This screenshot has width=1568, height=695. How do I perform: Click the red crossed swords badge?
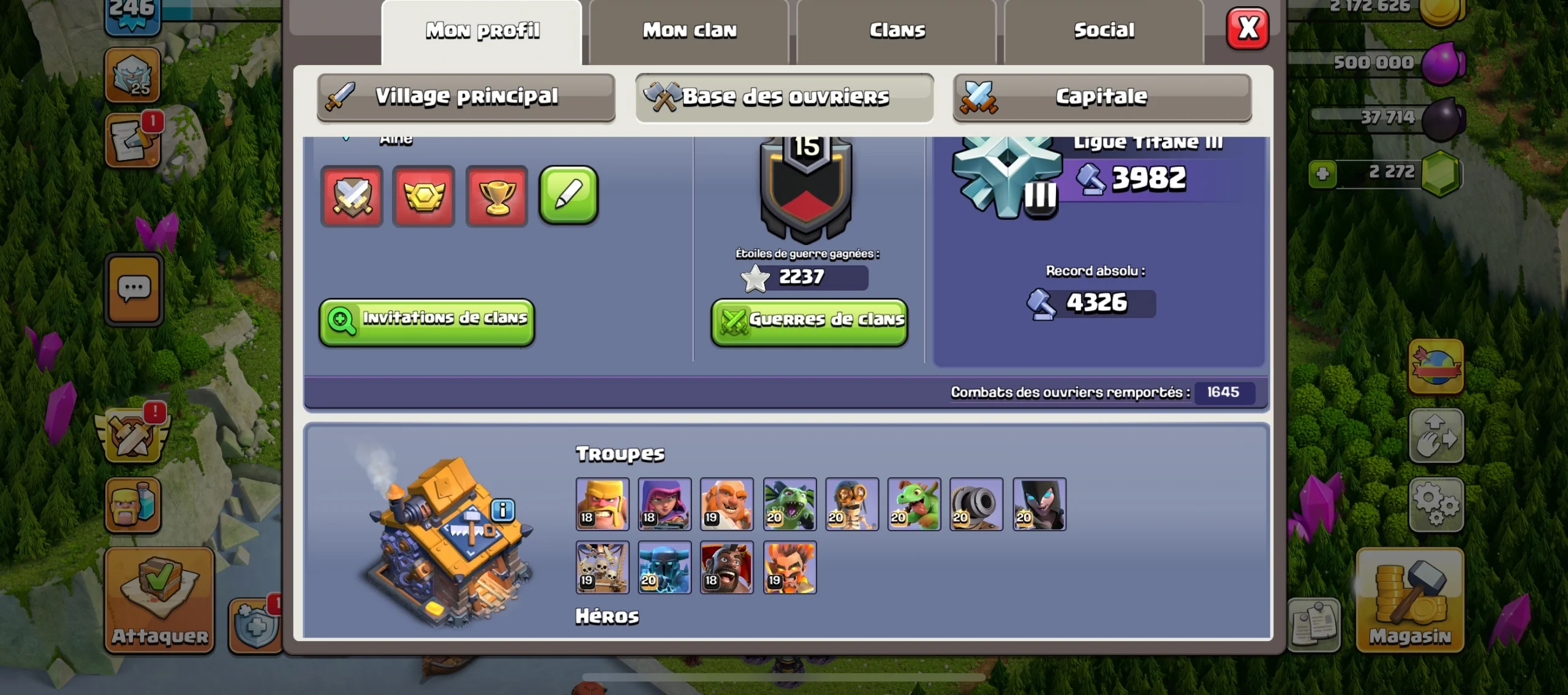point(352,197)
